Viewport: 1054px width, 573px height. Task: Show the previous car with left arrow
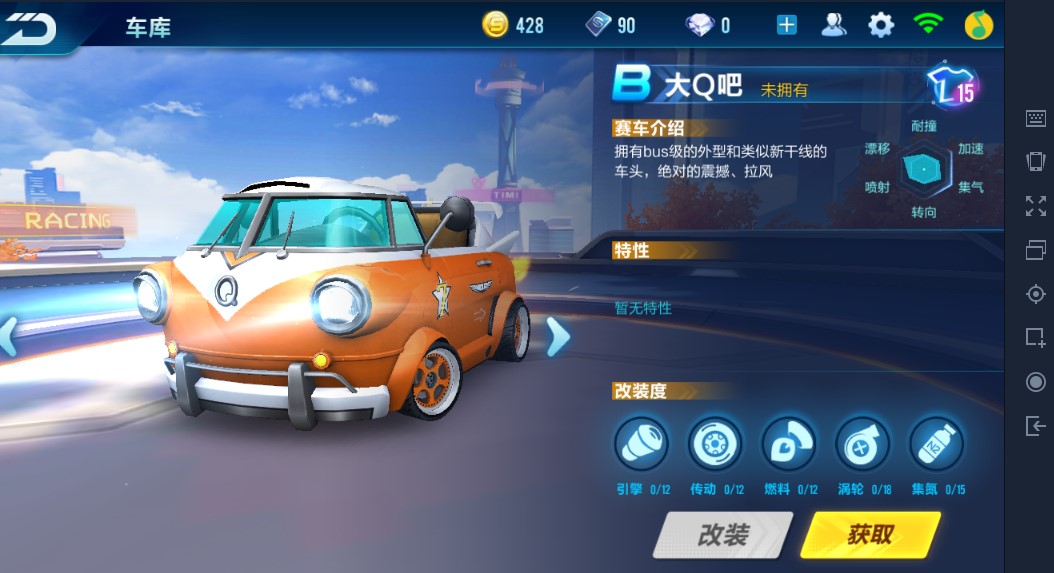click(x=8, y=337)
